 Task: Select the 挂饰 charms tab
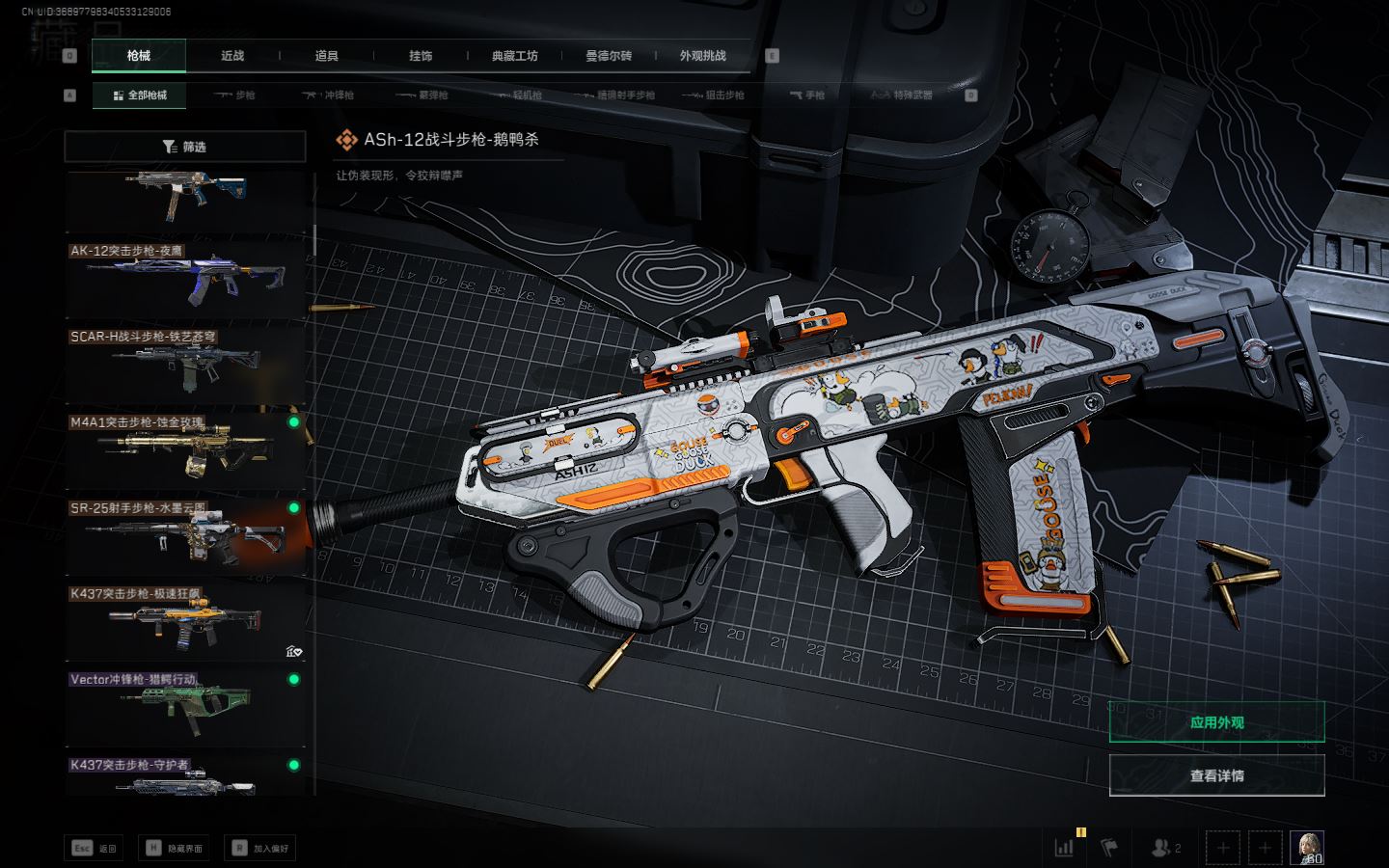coord(421,56)
